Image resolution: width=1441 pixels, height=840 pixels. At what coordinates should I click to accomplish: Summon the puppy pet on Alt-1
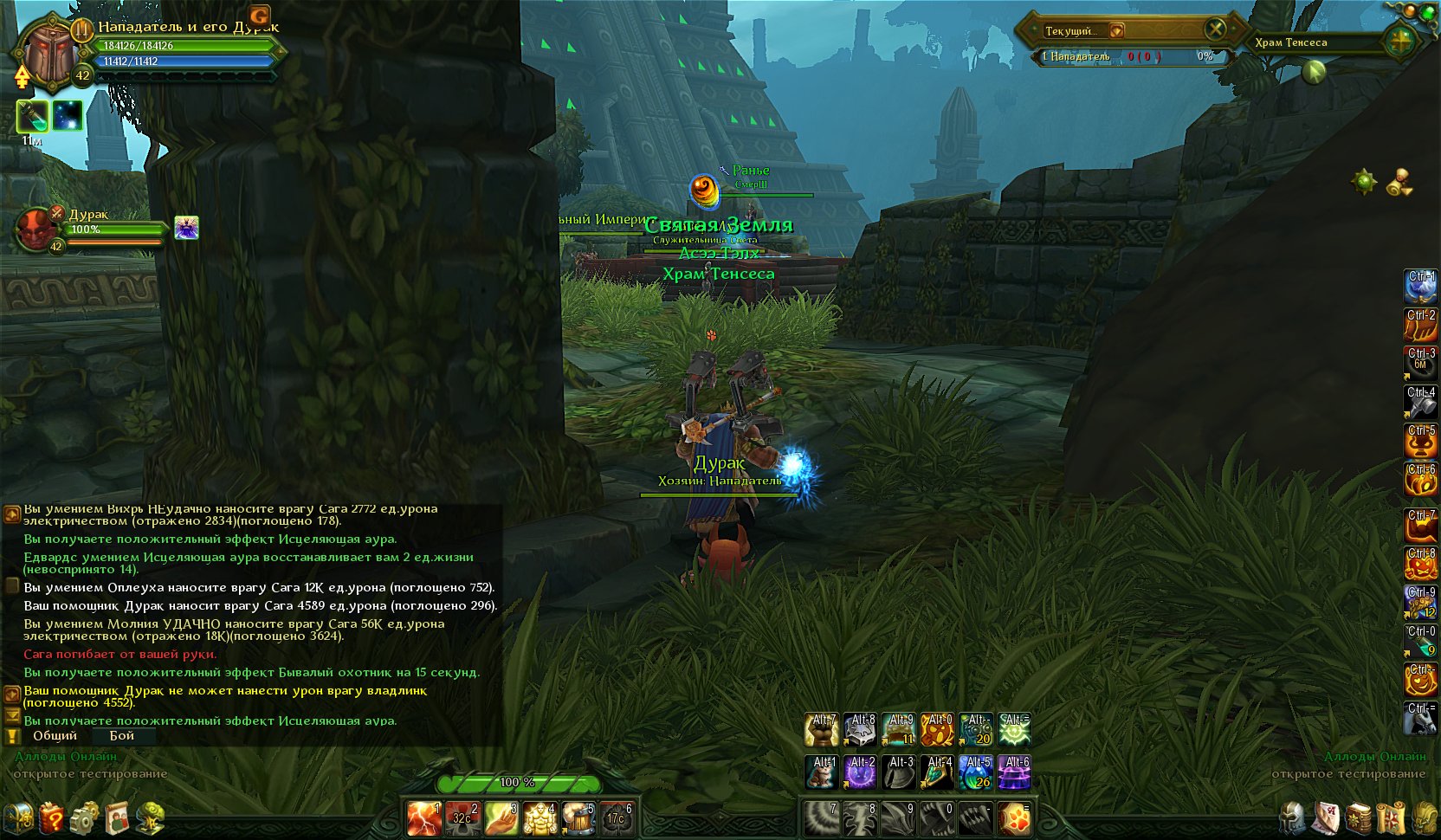821,772
